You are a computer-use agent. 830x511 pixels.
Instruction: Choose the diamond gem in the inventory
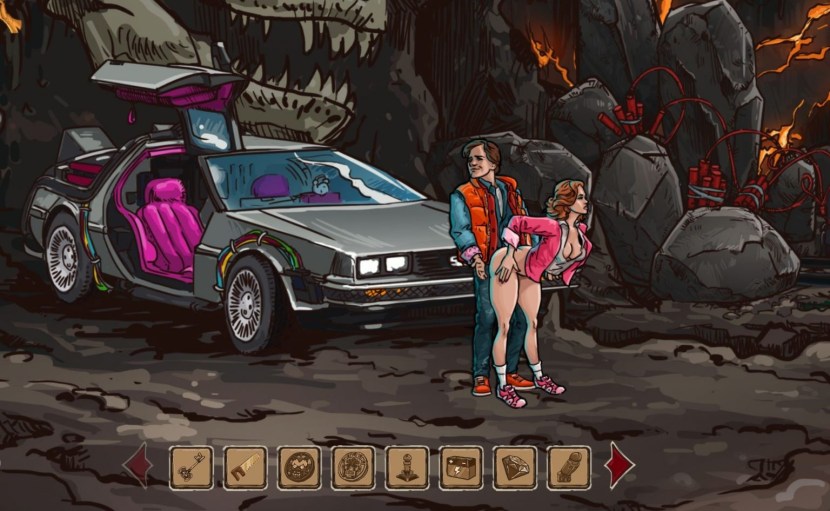[515, 467]
